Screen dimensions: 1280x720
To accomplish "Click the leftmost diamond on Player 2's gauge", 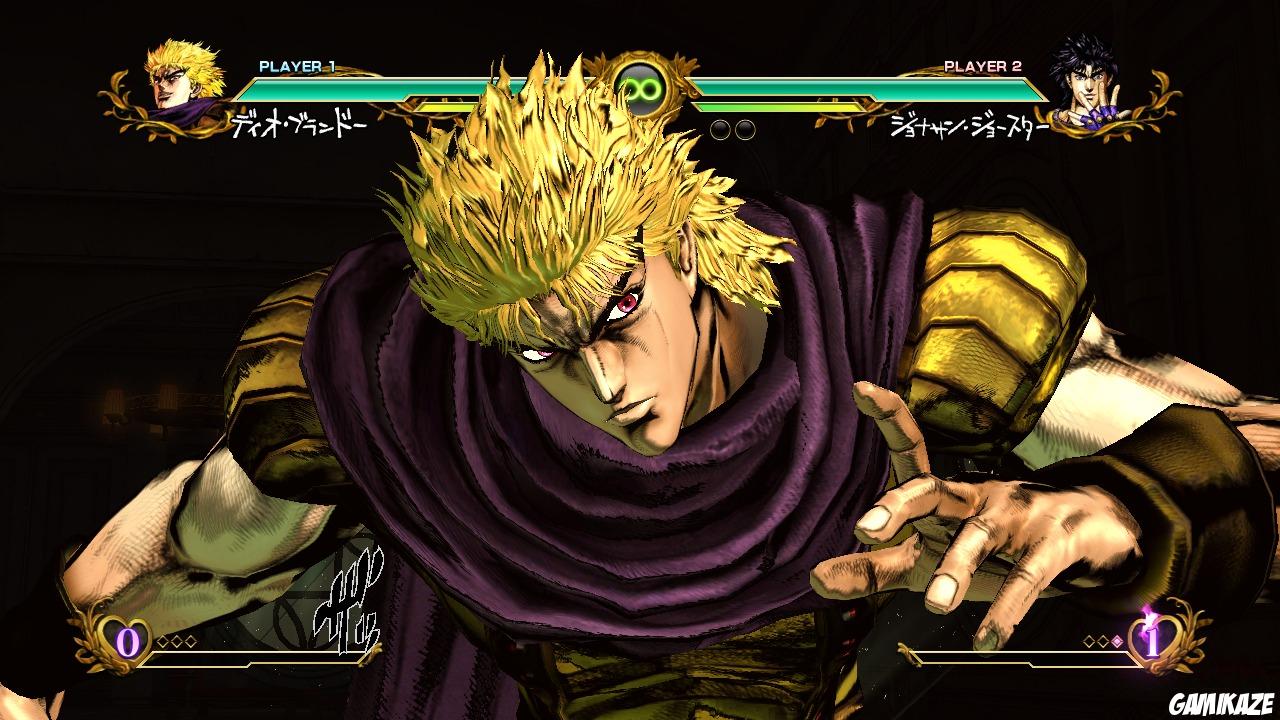I will pos(1089,642).
